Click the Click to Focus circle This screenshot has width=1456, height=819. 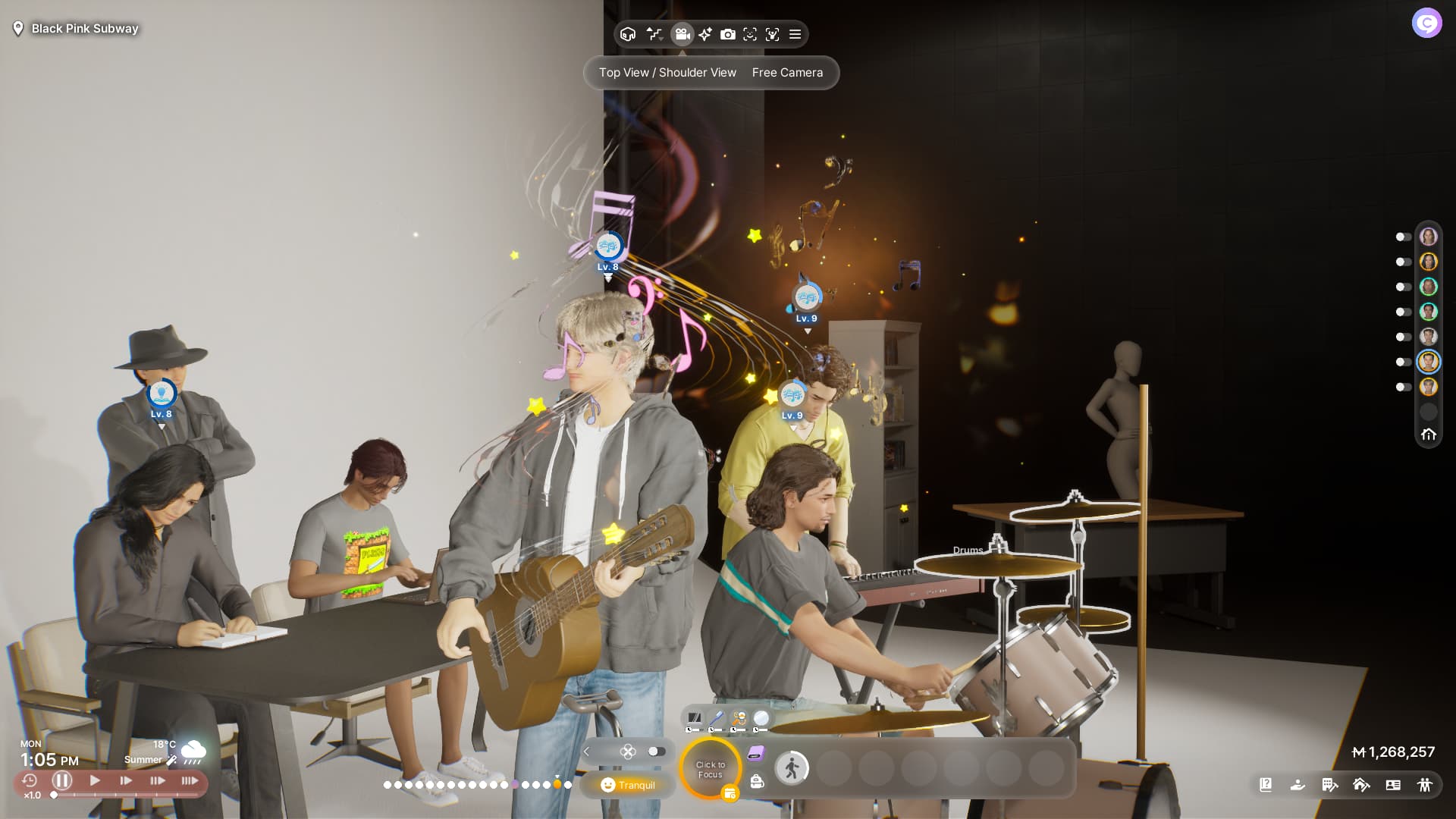click(711, 770)
